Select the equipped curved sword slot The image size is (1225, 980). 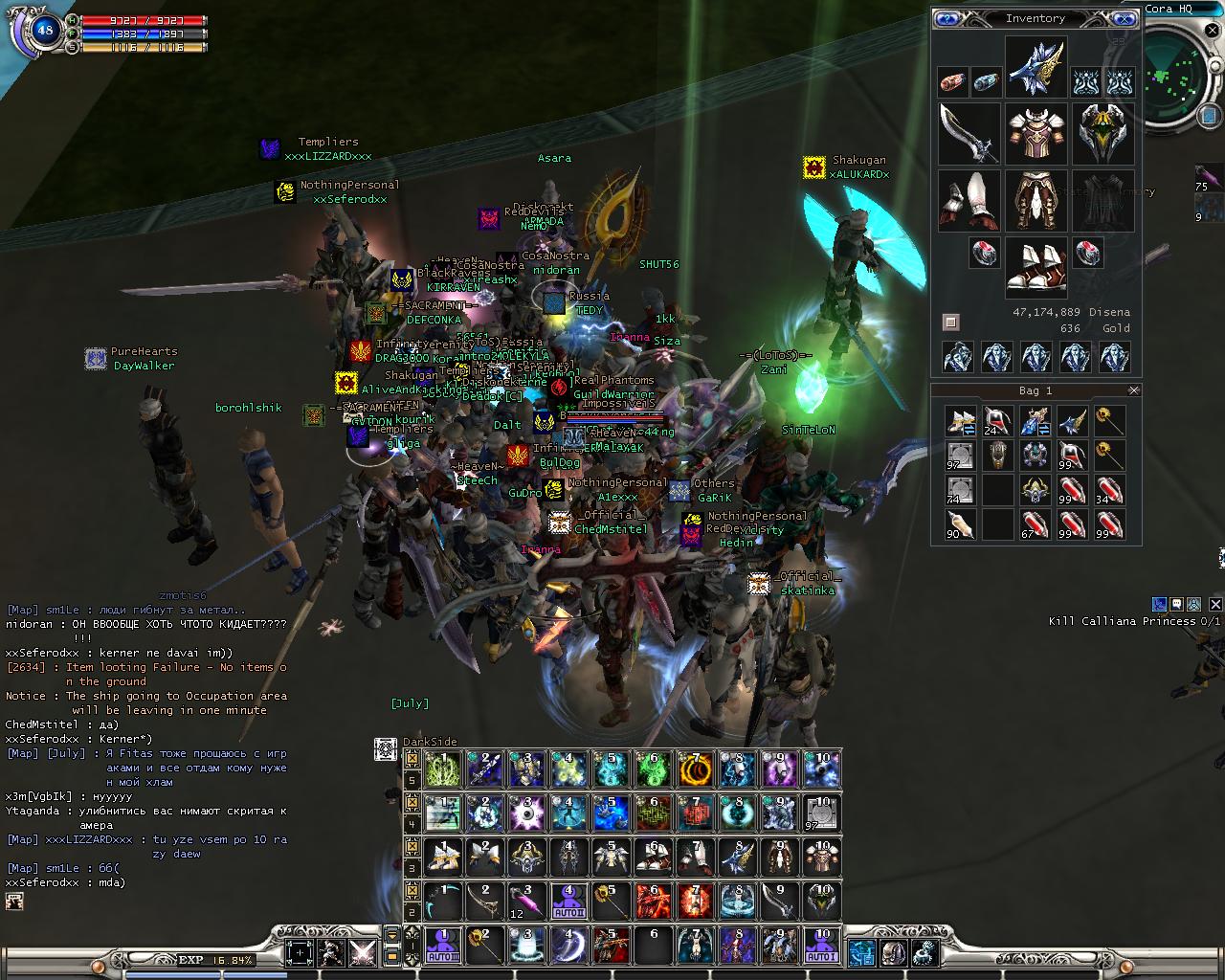[969, 133]
